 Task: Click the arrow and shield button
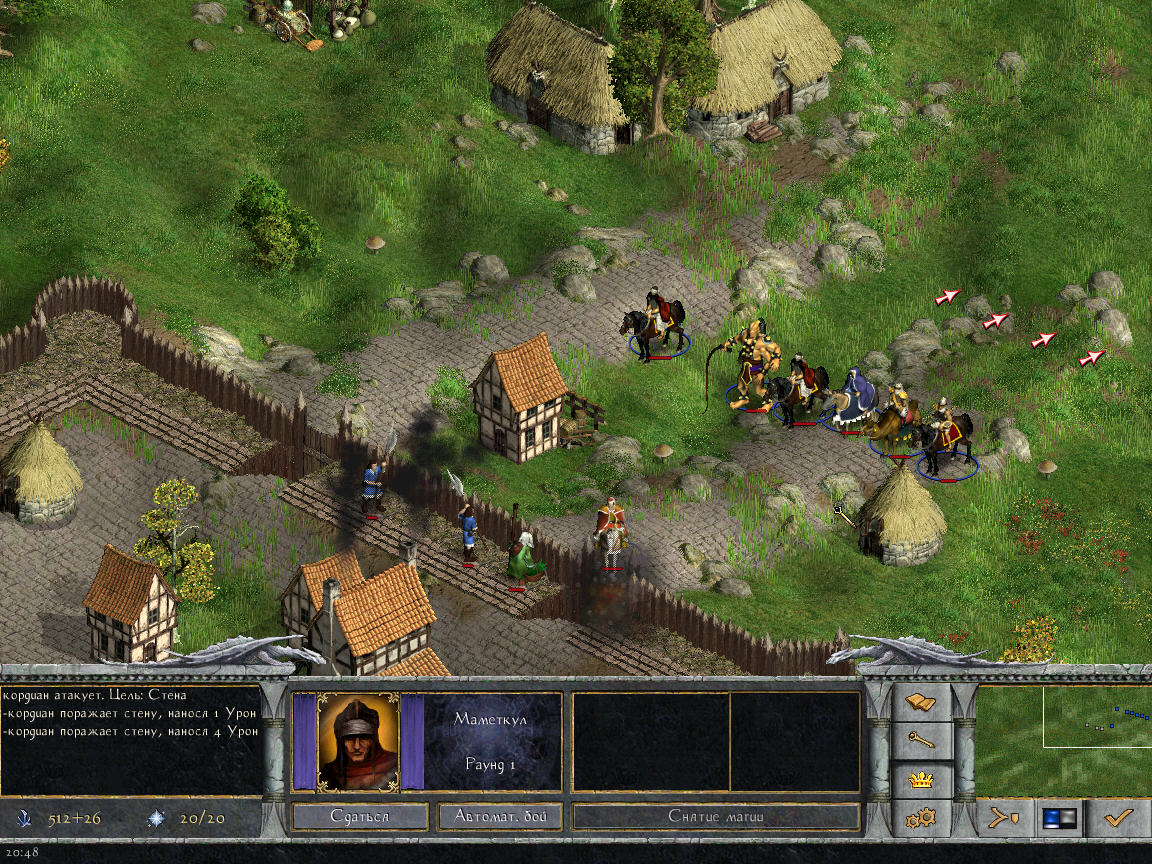1003,818
